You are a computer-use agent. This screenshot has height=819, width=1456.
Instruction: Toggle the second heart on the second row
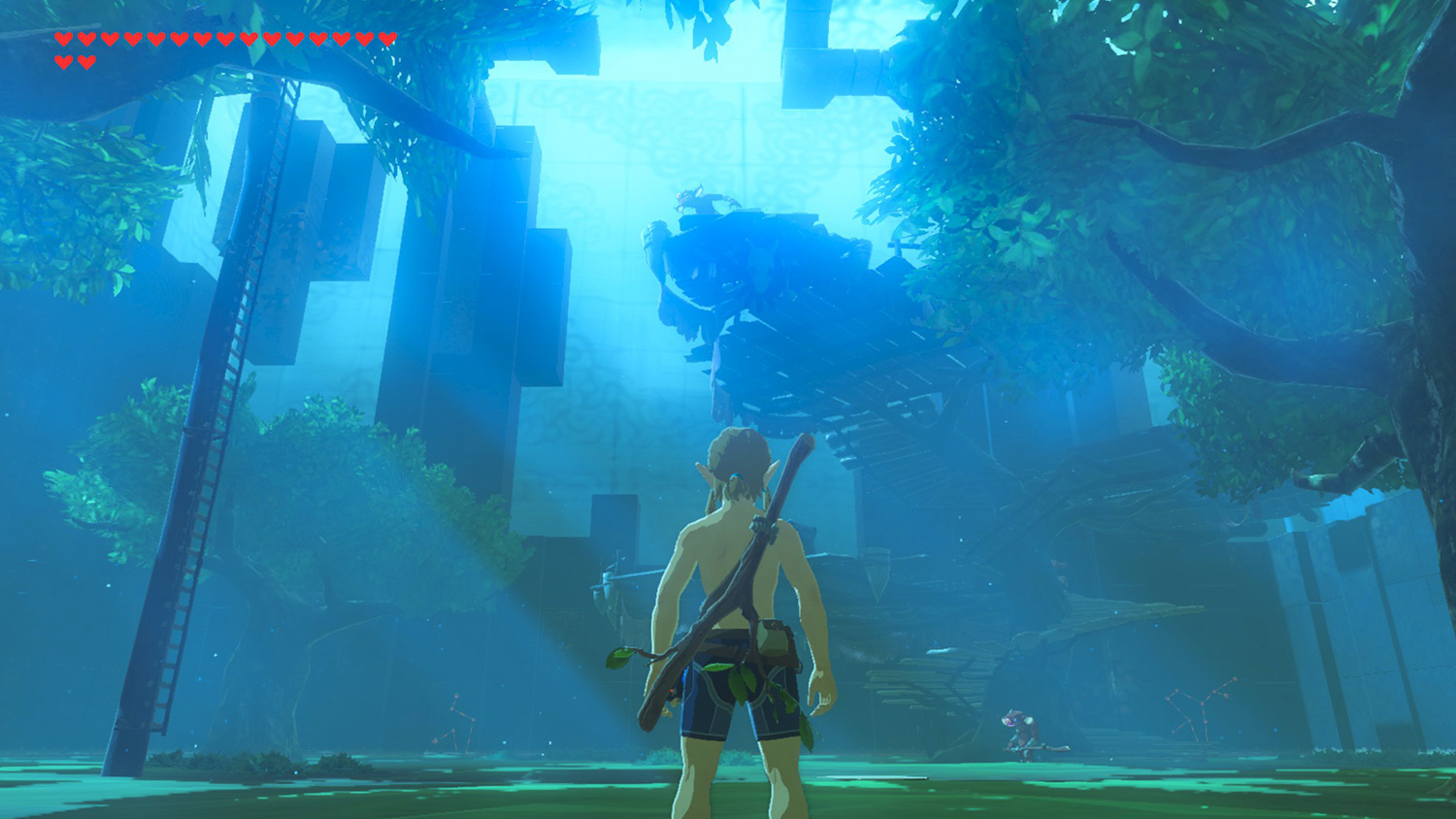86,60
